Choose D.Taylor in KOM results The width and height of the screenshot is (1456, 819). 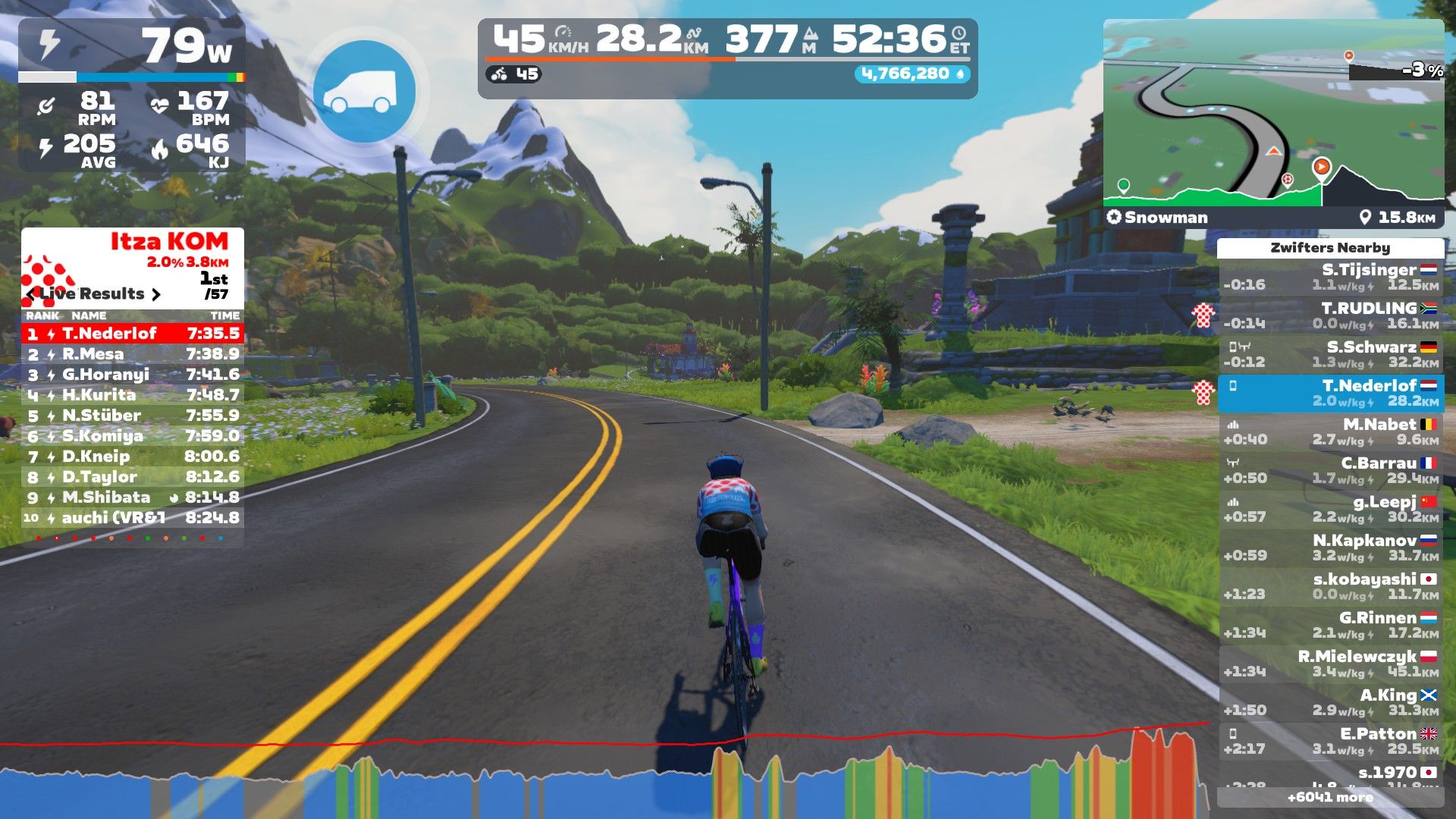pos(133,477)
